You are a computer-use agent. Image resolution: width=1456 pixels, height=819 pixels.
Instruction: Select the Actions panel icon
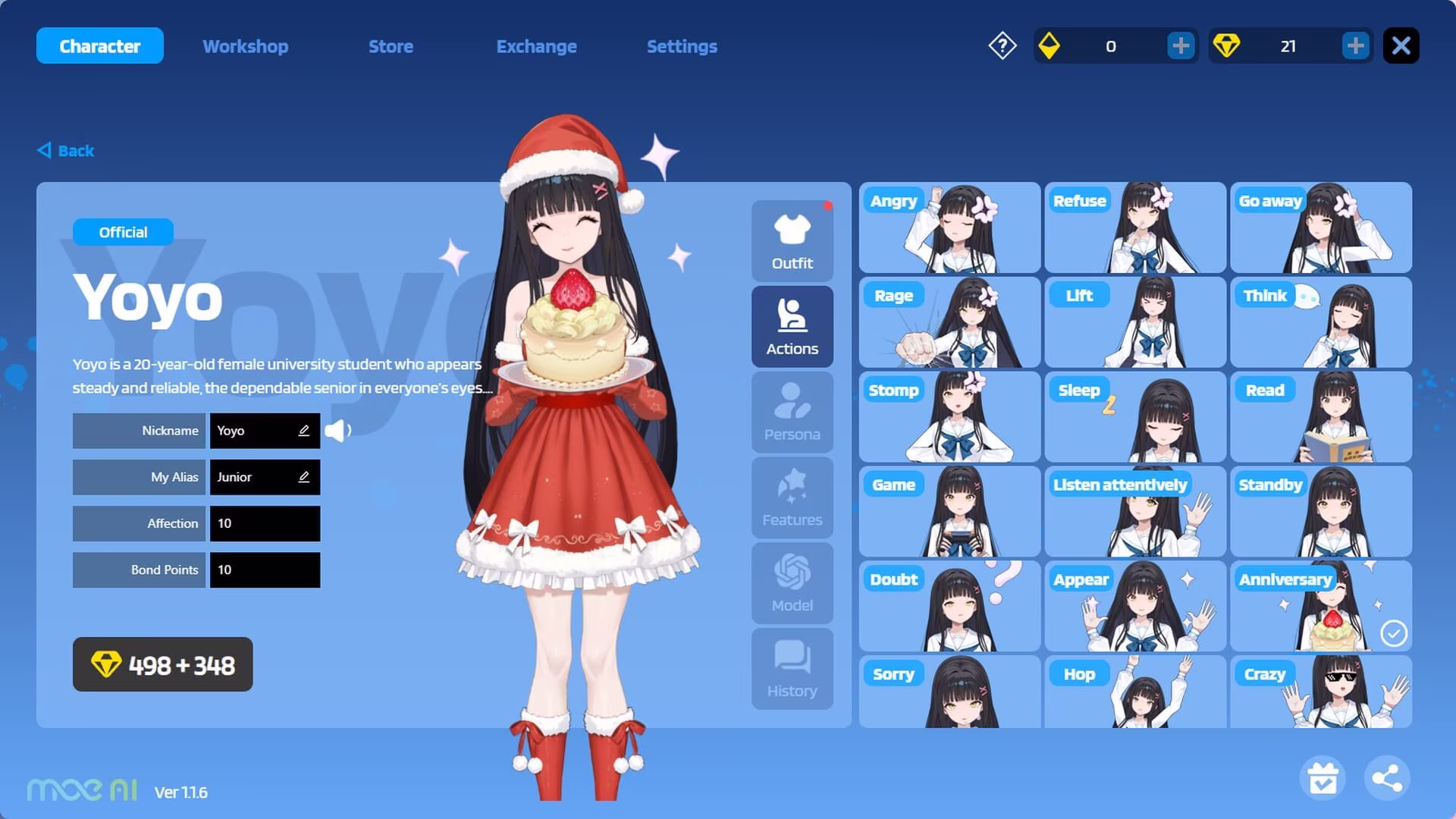792,326
